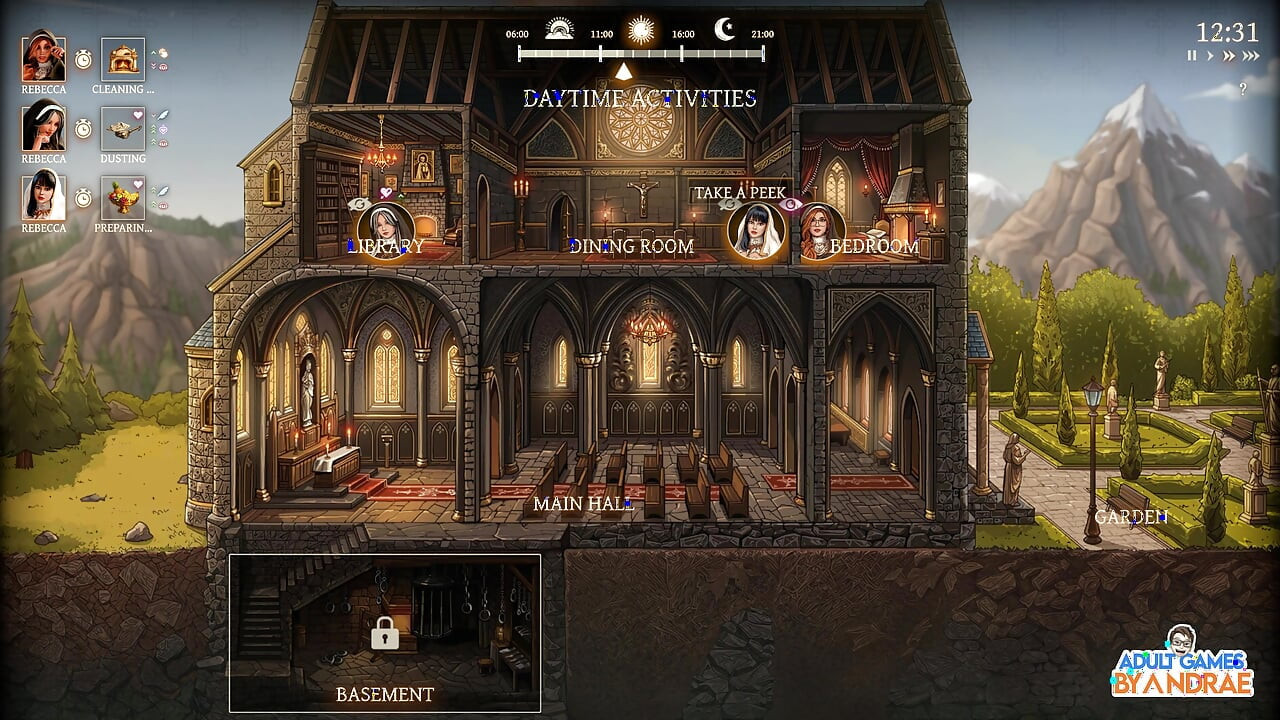Switch to normal single-arrow time speed
Image resolution: width=1280 pixels, height=720 pixels.
point(1210,55)
